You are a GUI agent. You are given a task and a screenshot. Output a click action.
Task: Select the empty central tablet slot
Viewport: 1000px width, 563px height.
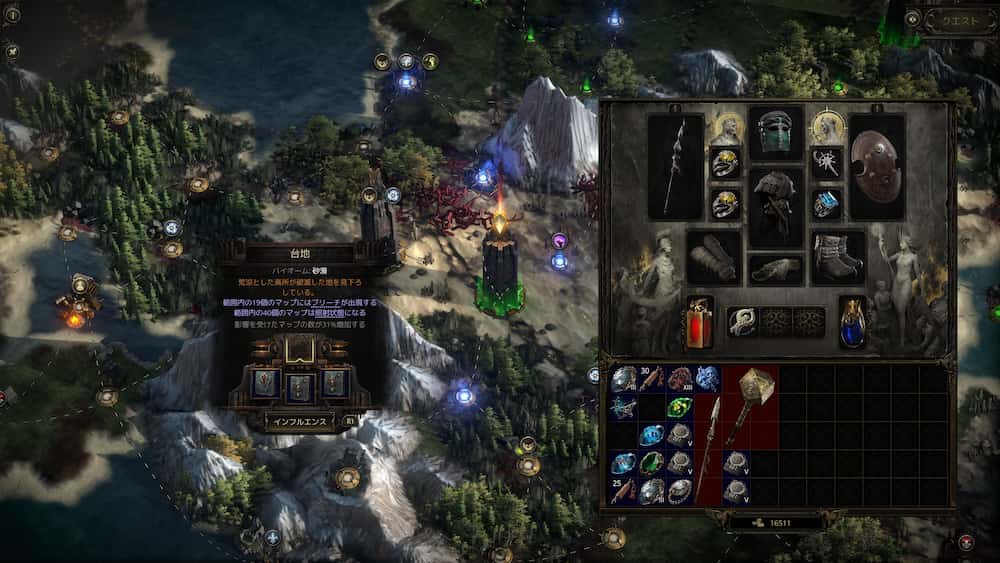click(300, 349)
